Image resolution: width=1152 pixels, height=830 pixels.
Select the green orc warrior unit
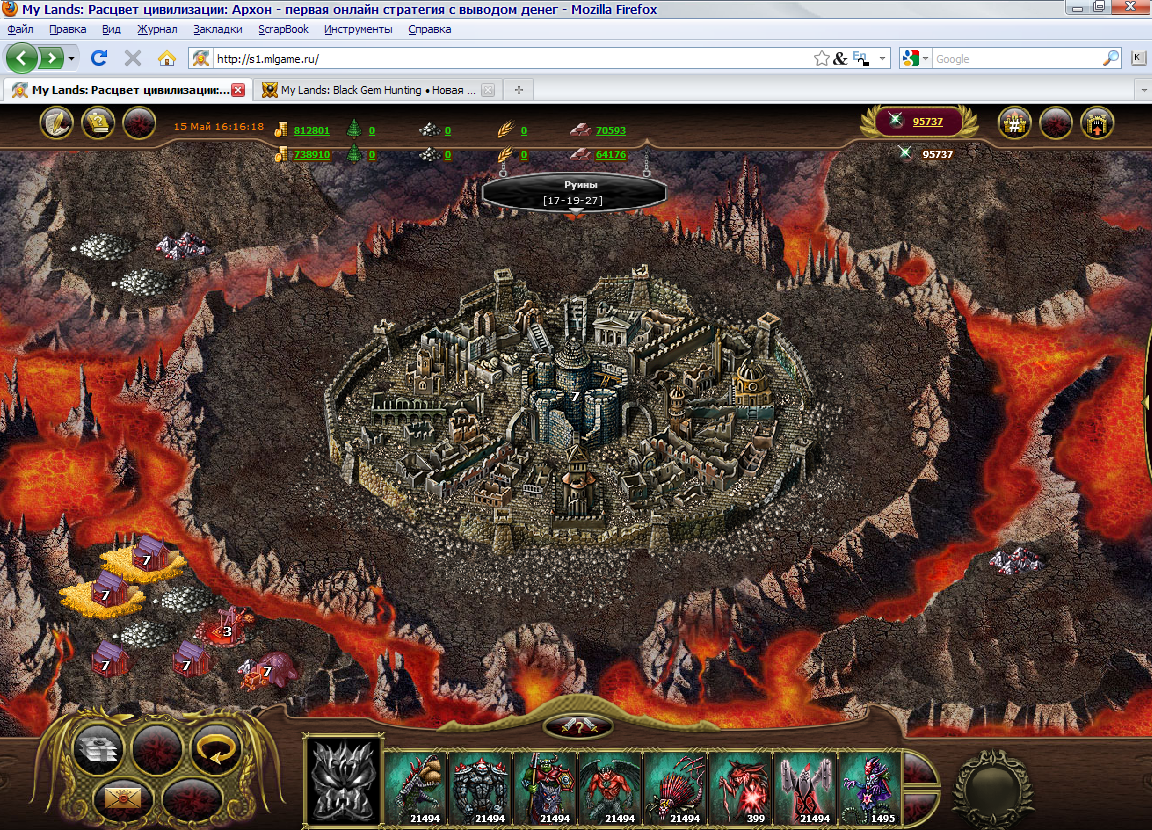click(x=545, y=786)
